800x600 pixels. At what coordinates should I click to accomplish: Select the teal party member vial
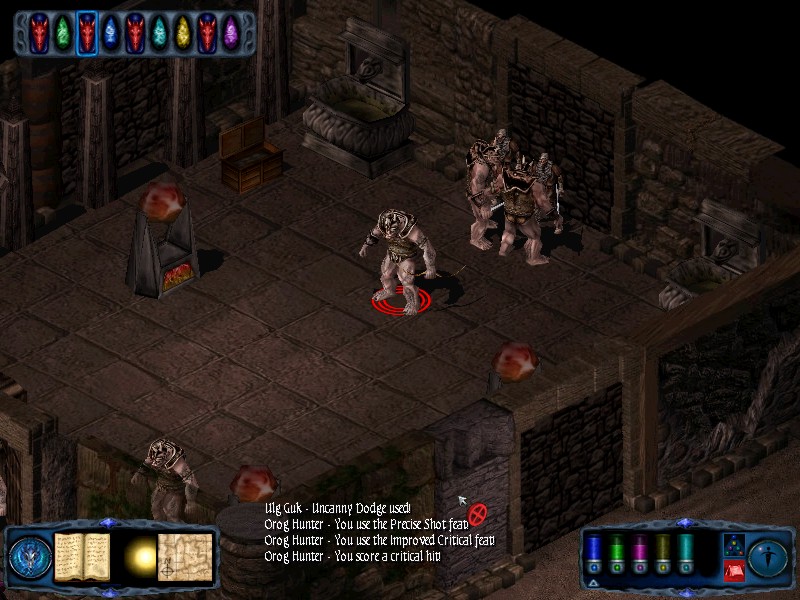(x=686, y=553)
